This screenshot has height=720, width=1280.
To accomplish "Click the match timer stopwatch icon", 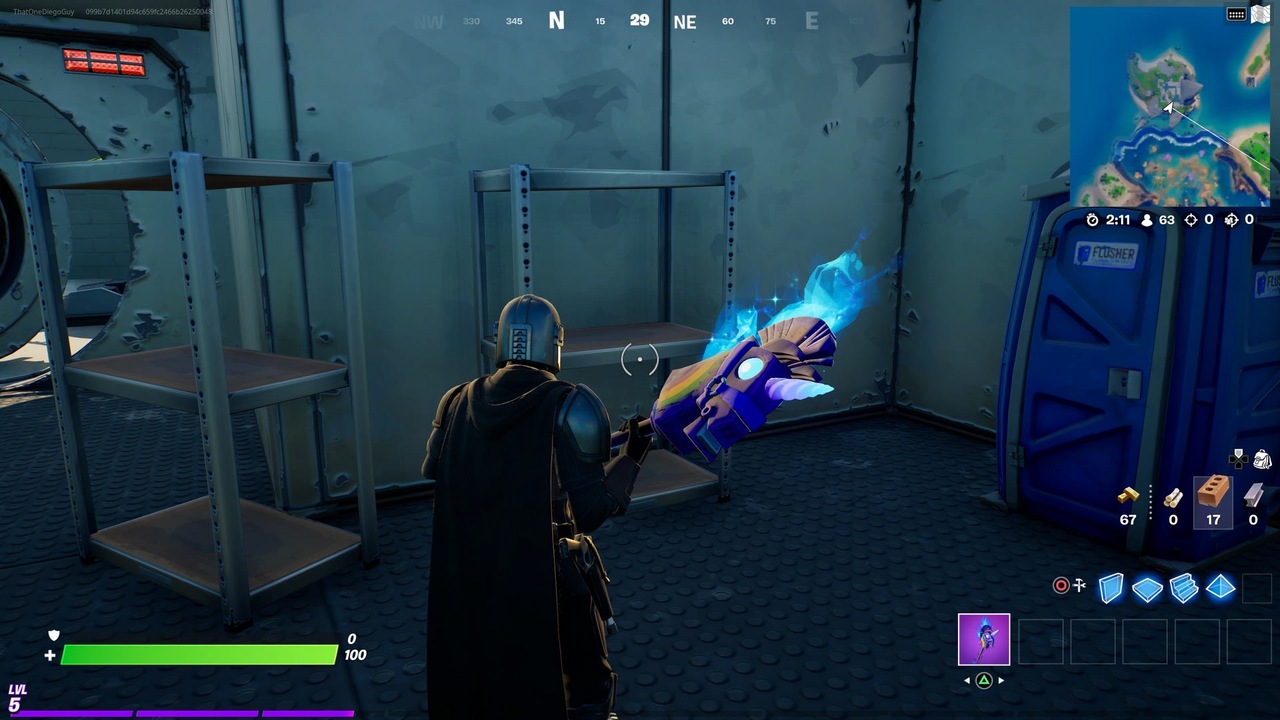I will 1093,221.
